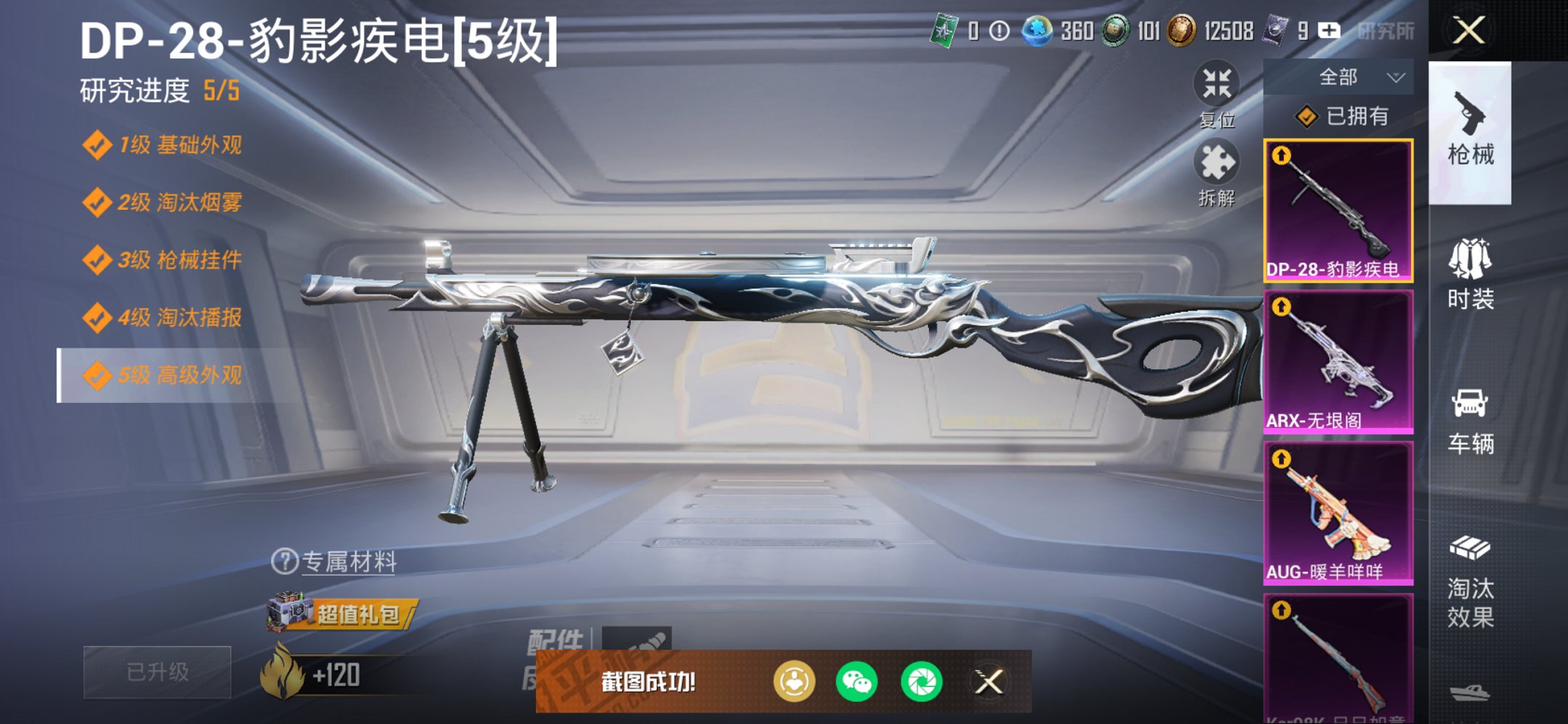Select the 5级 高级外观 research stage
The width and height of the screenshot is (1568, 724).
click(x=160, y=376)
